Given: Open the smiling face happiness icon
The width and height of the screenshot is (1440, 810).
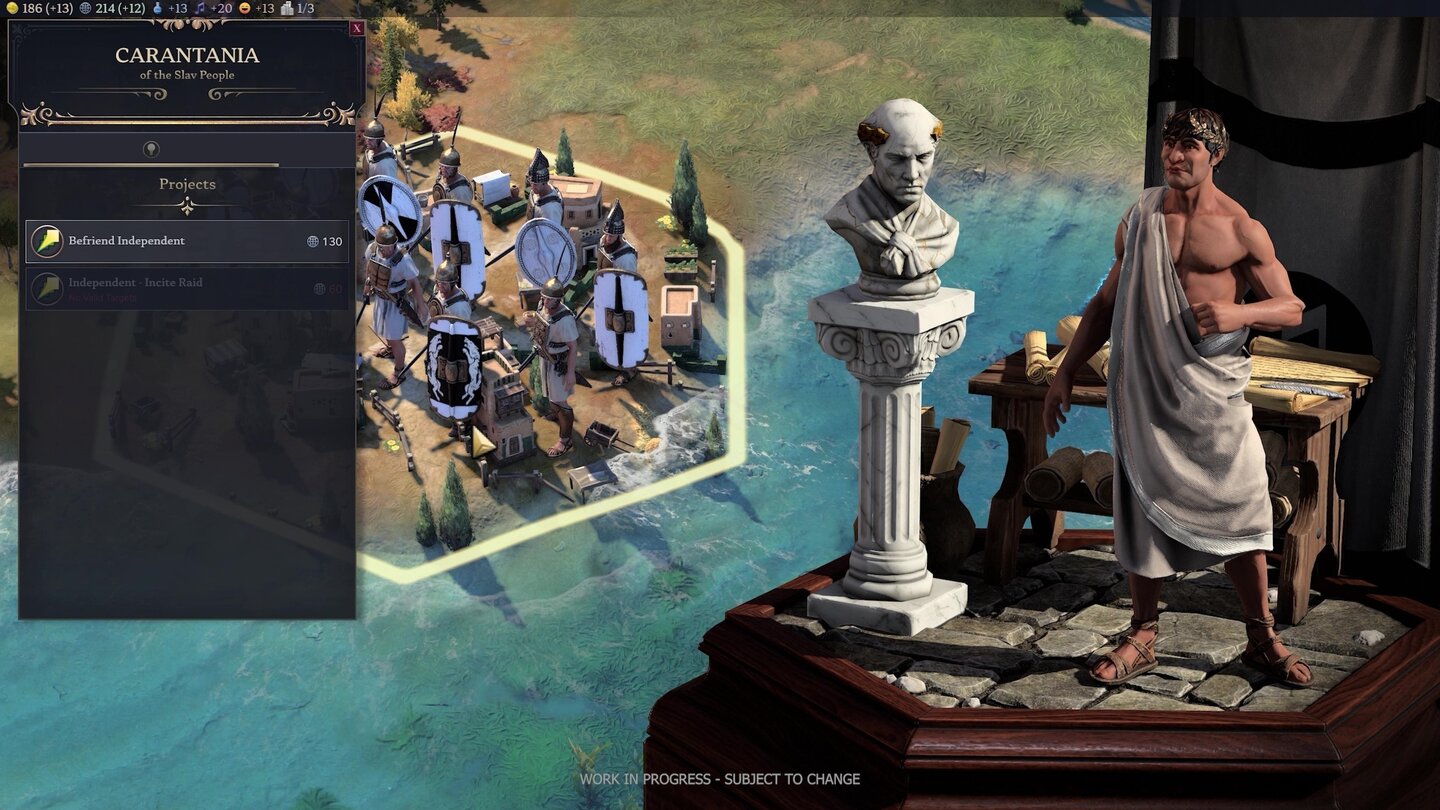Looking at the screenshot, I should [x=244, y=9].
